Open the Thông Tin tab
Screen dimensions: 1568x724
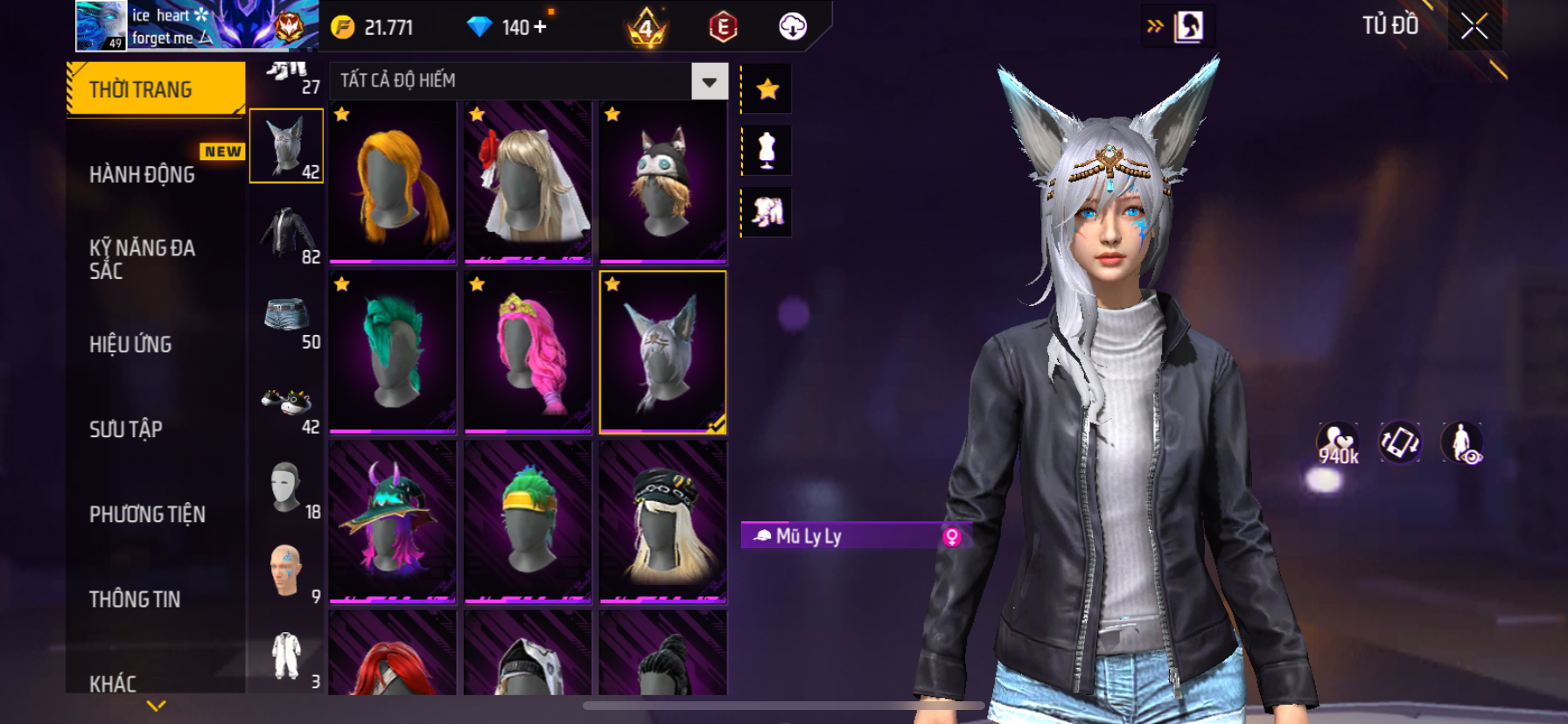[x=135, y=599]
